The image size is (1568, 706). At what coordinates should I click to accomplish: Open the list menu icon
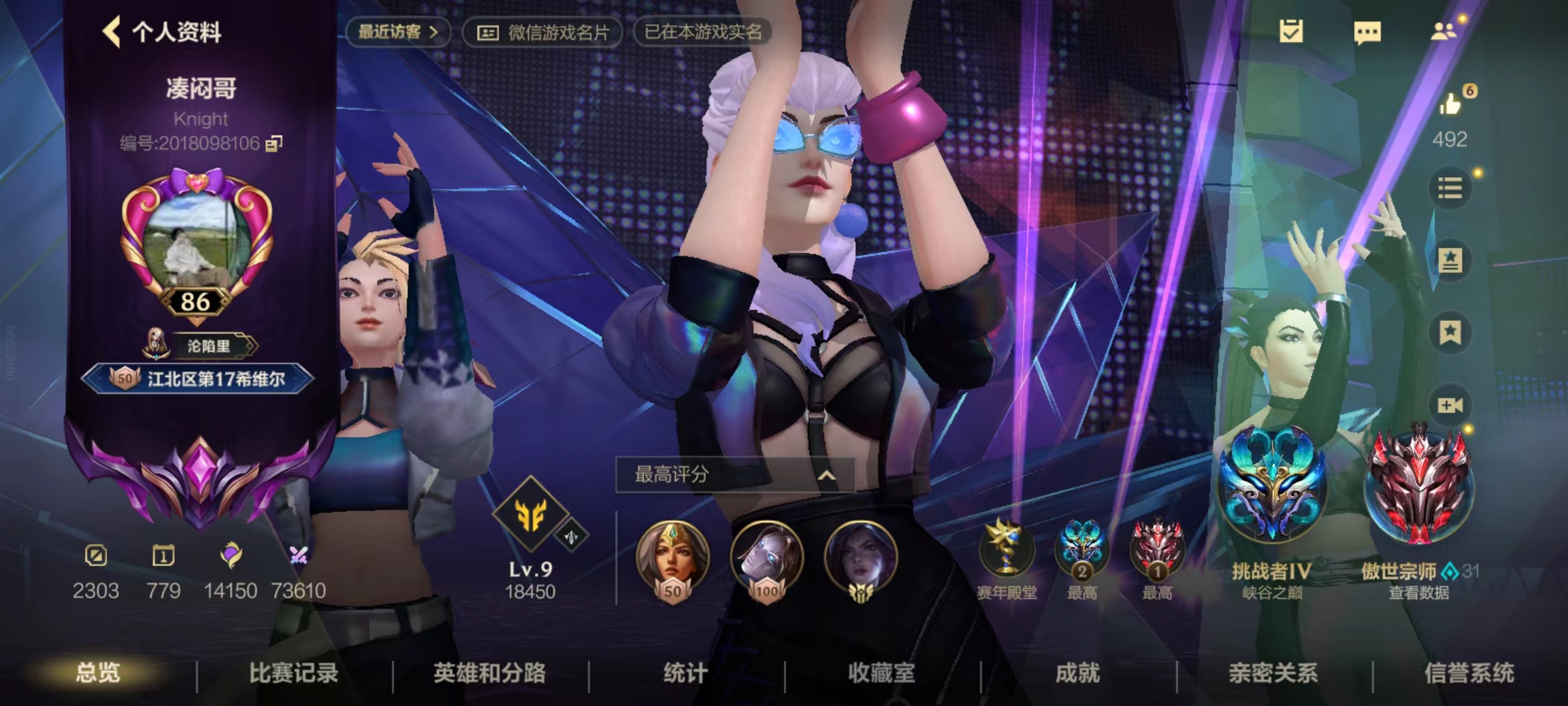[x=1450, y=189]
